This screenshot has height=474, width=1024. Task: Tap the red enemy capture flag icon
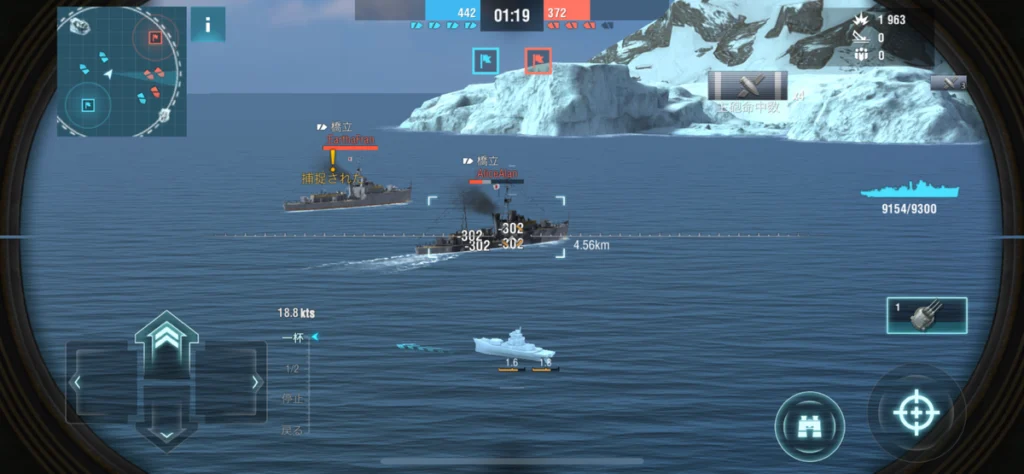pyautogui.click(x=538, y=61)
